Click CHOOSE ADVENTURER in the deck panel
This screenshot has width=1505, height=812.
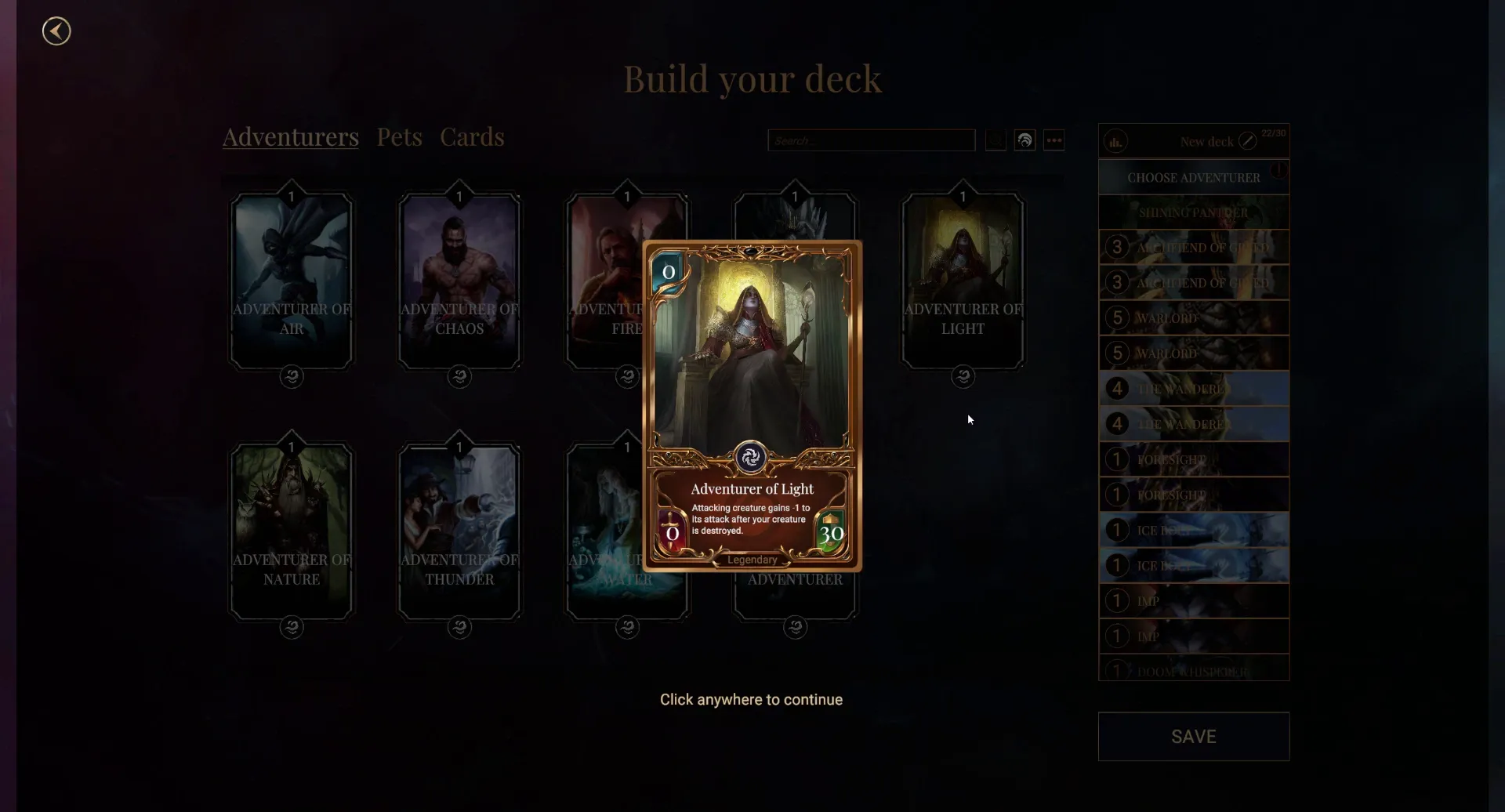(1193, 176)
